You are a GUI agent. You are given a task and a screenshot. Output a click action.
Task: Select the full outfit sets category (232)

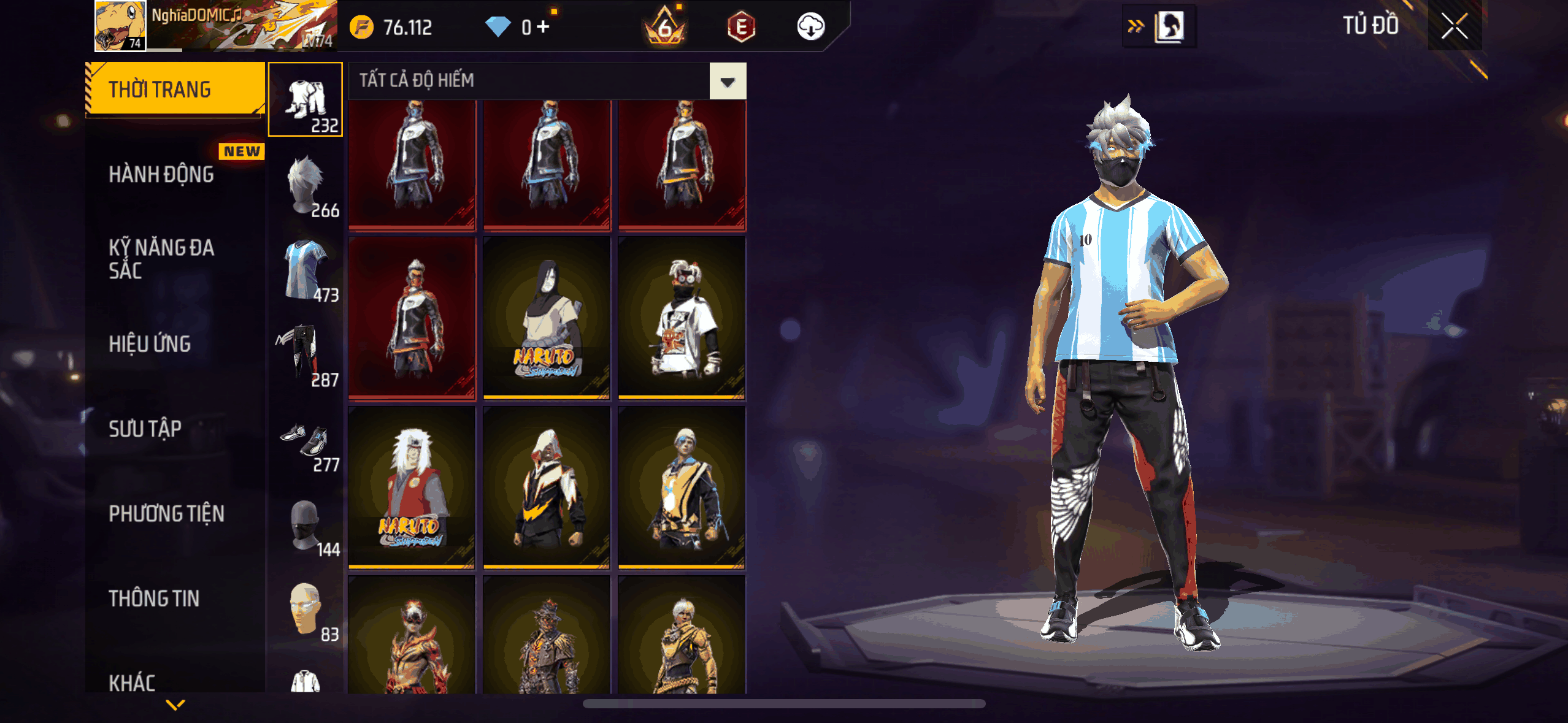pos(306,99)
